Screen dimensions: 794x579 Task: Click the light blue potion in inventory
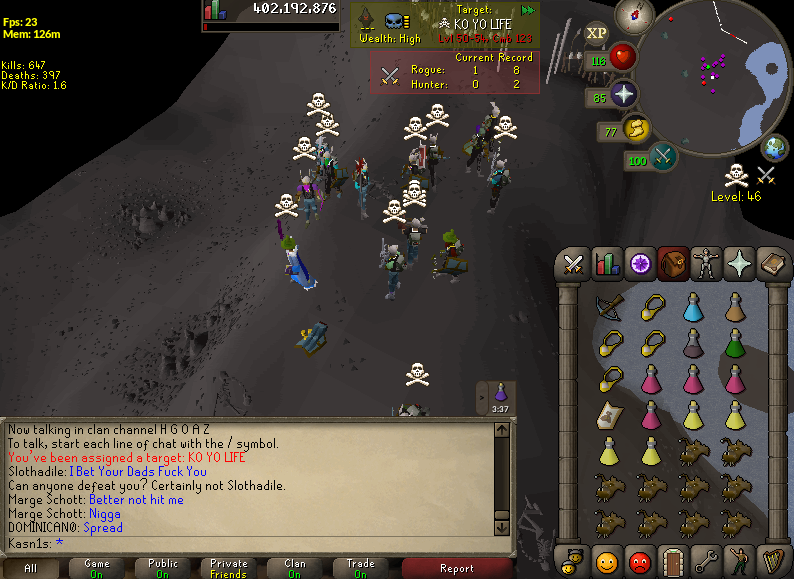(692, 307)
